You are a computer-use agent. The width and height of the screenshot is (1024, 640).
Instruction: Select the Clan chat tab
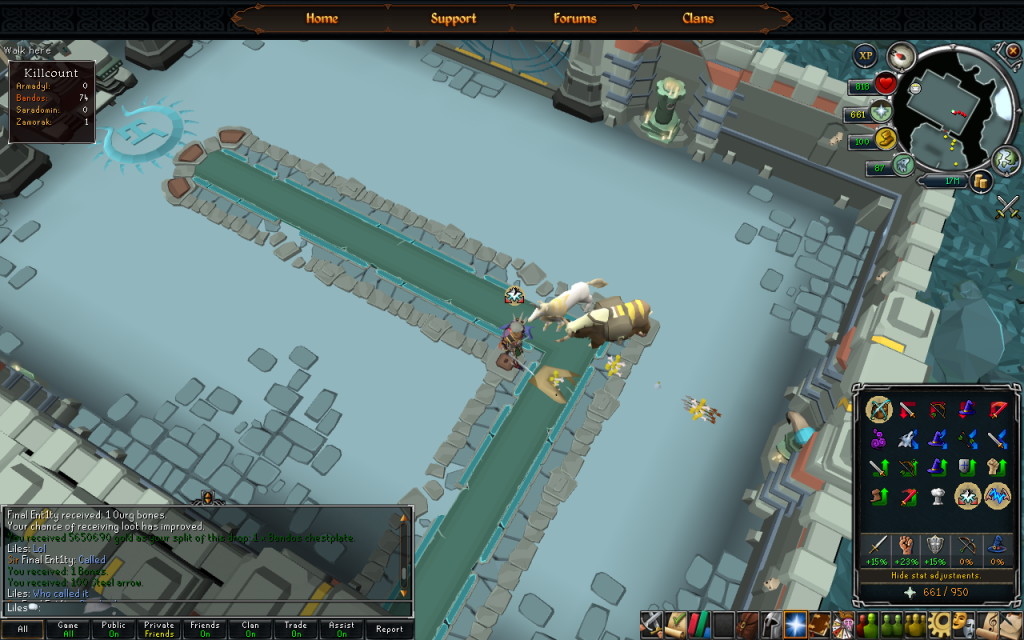point(250,629)
